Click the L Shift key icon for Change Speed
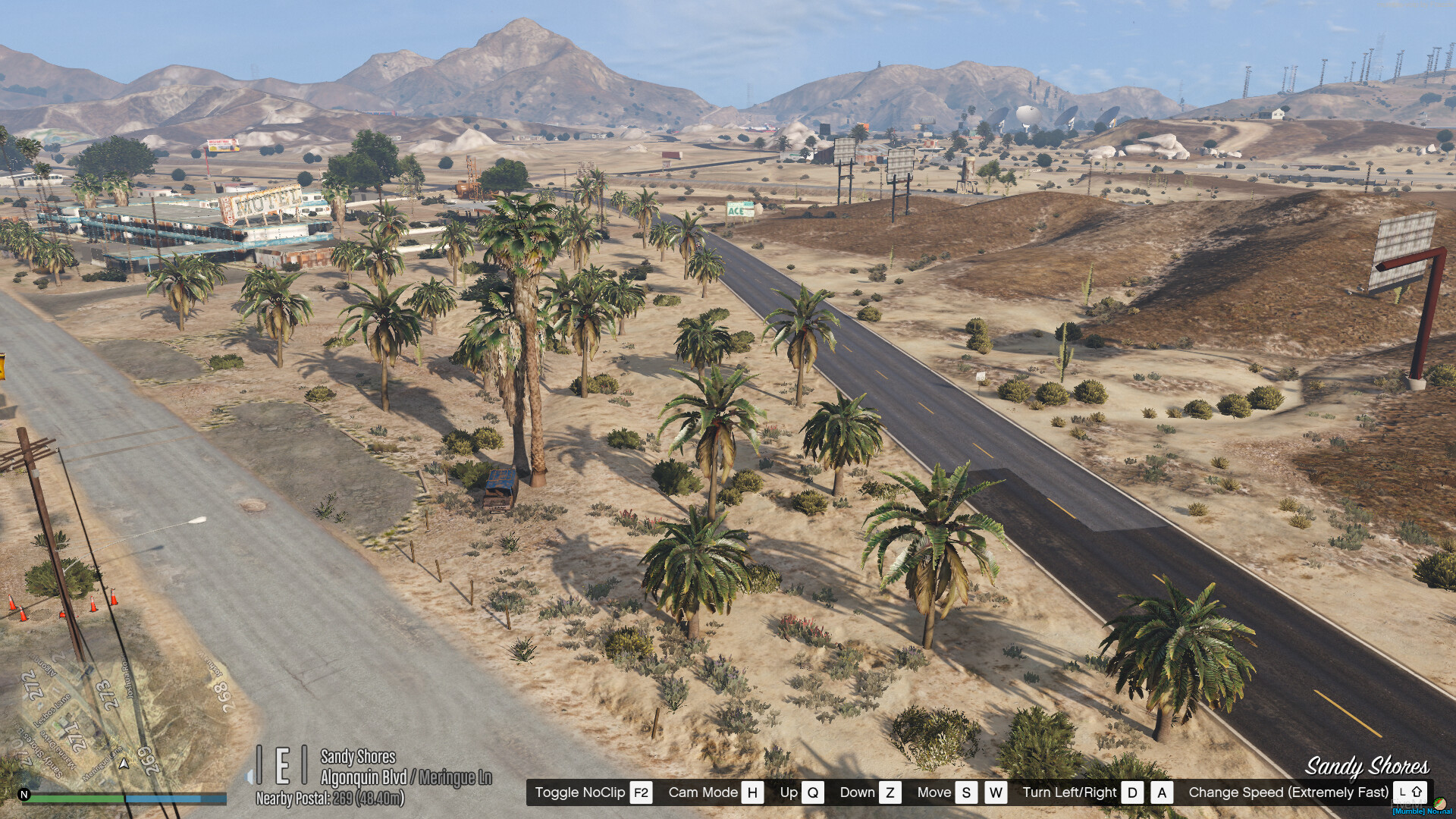The height and width of the screenshot is (819, 1456). coord(1410,792)
